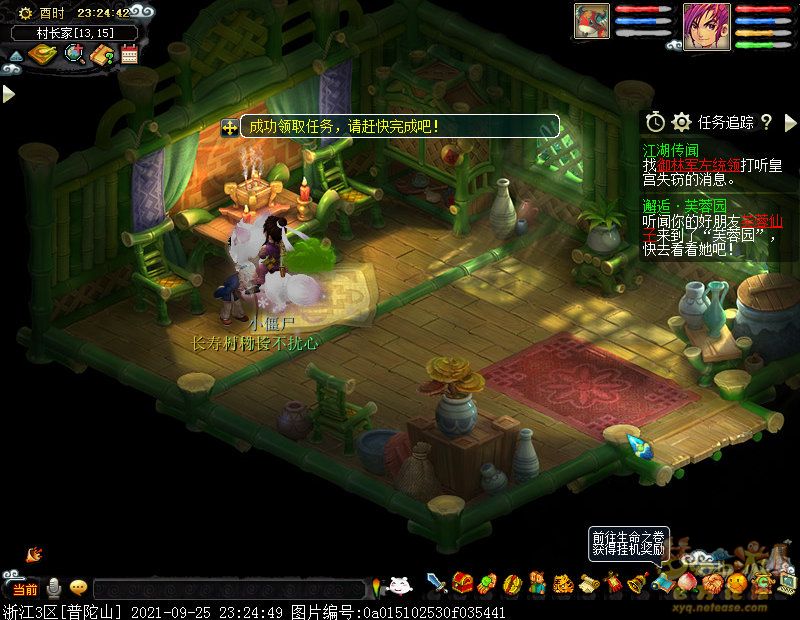This screenshot has width=800, height=620.
Task: Open the calendar events icon
Action: 130,55
